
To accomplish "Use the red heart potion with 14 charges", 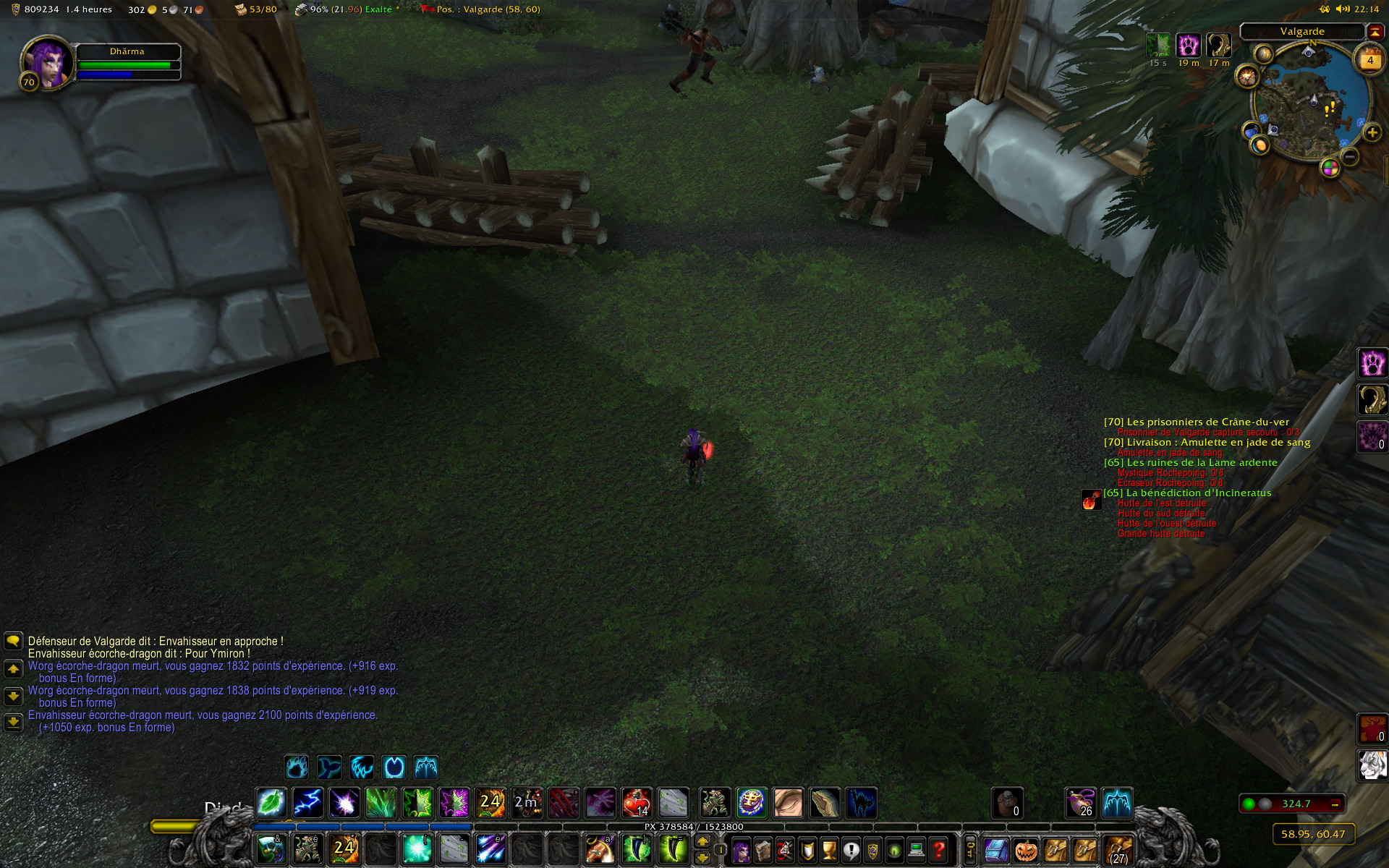I will [x=637, y=803].
